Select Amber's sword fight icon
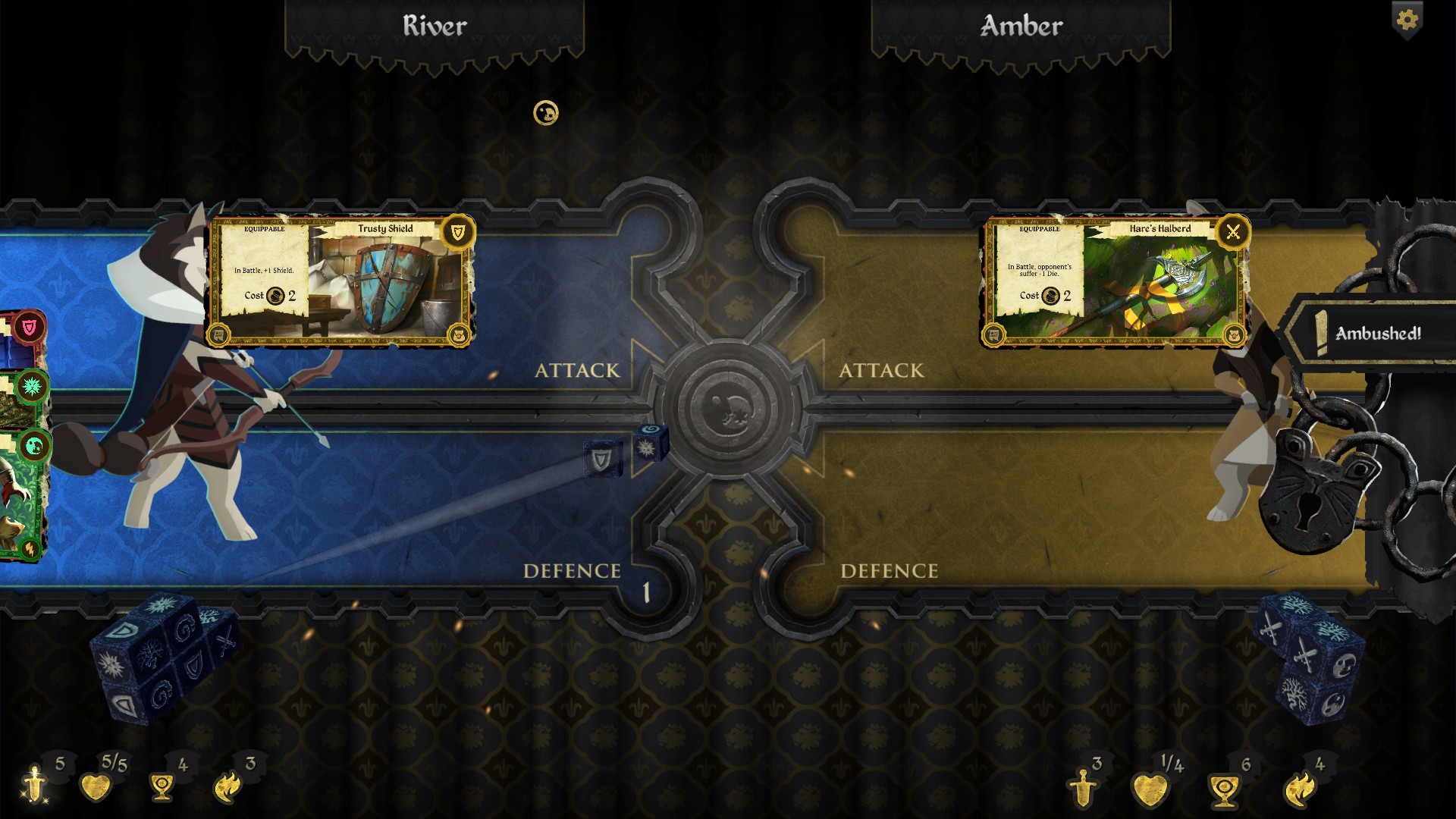Screen dimensions: 1456x819 click(1082, 789)
